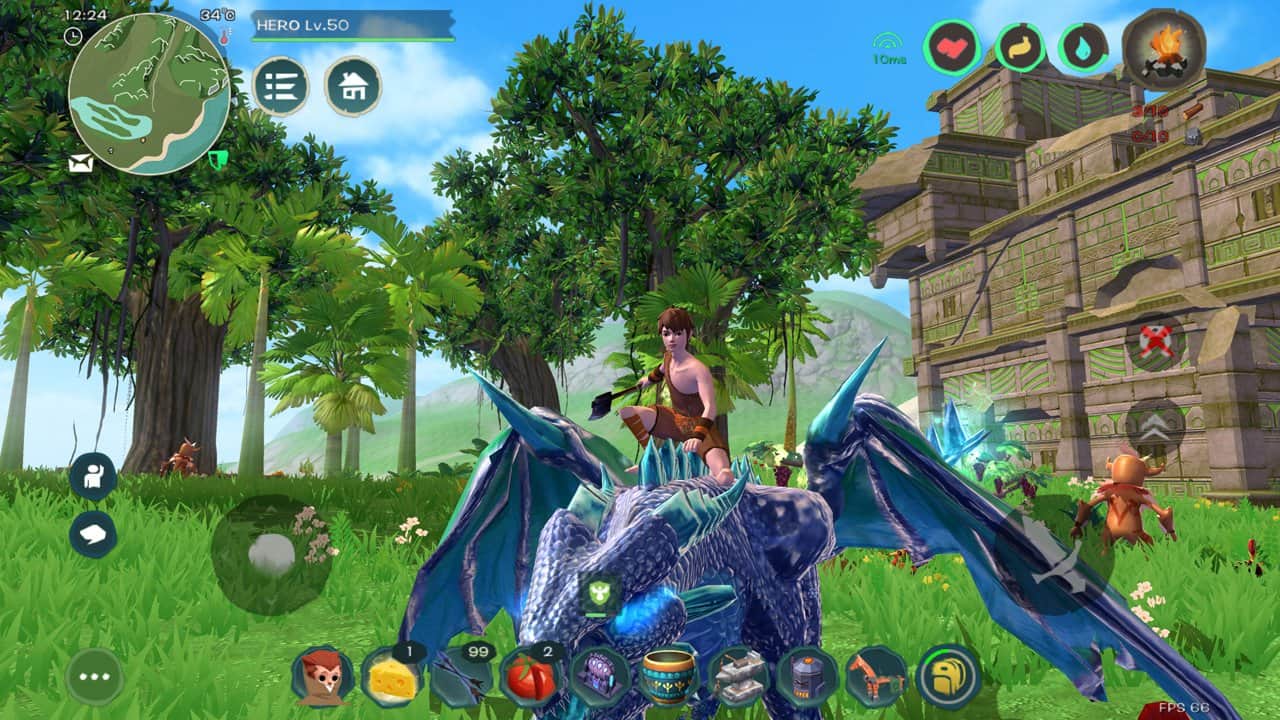Tap the crossed-out red icon button
This screenshot has height=720, width=1280.
coord(1156,342)
